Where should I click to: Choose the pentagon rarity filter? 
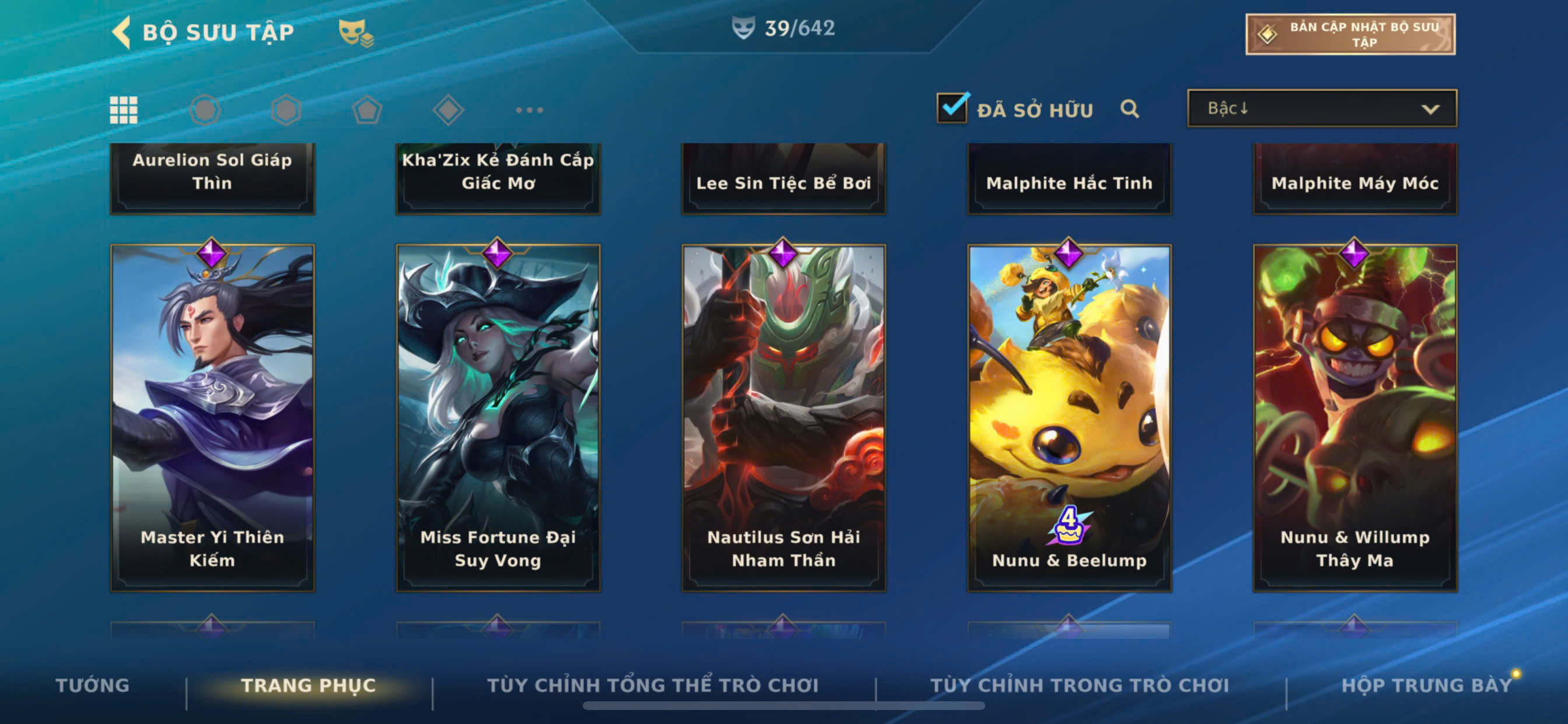[367, 110]
